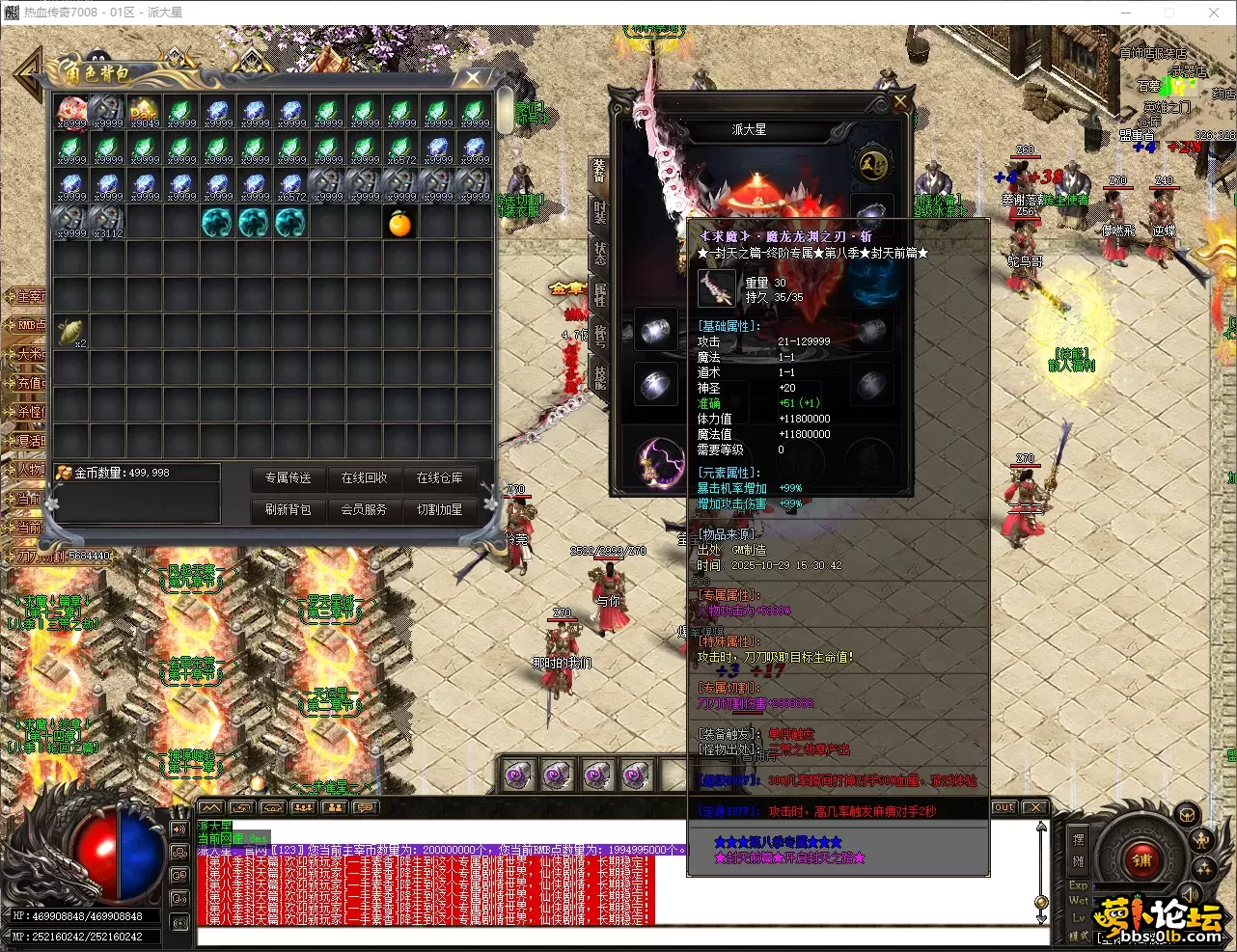Refresh the bag with 刷新背包
The image size is (1237, 952).
[288, 509]
